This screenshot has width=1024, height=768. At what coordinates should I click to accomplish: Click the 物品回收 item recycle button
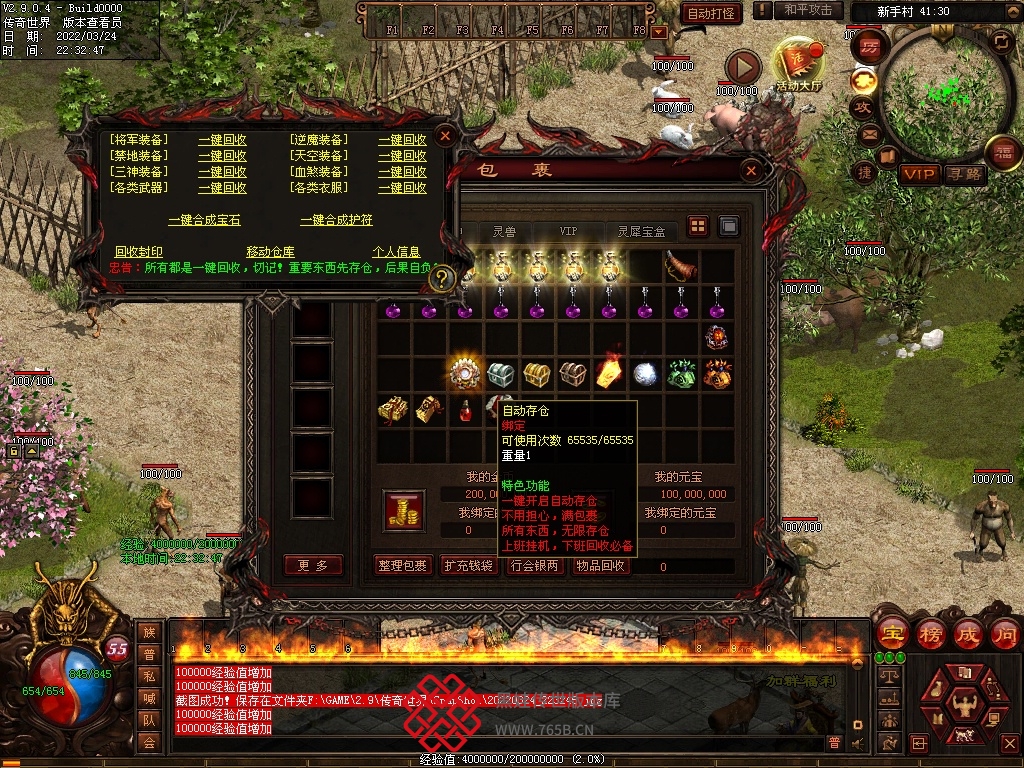[x=601, y=566]
